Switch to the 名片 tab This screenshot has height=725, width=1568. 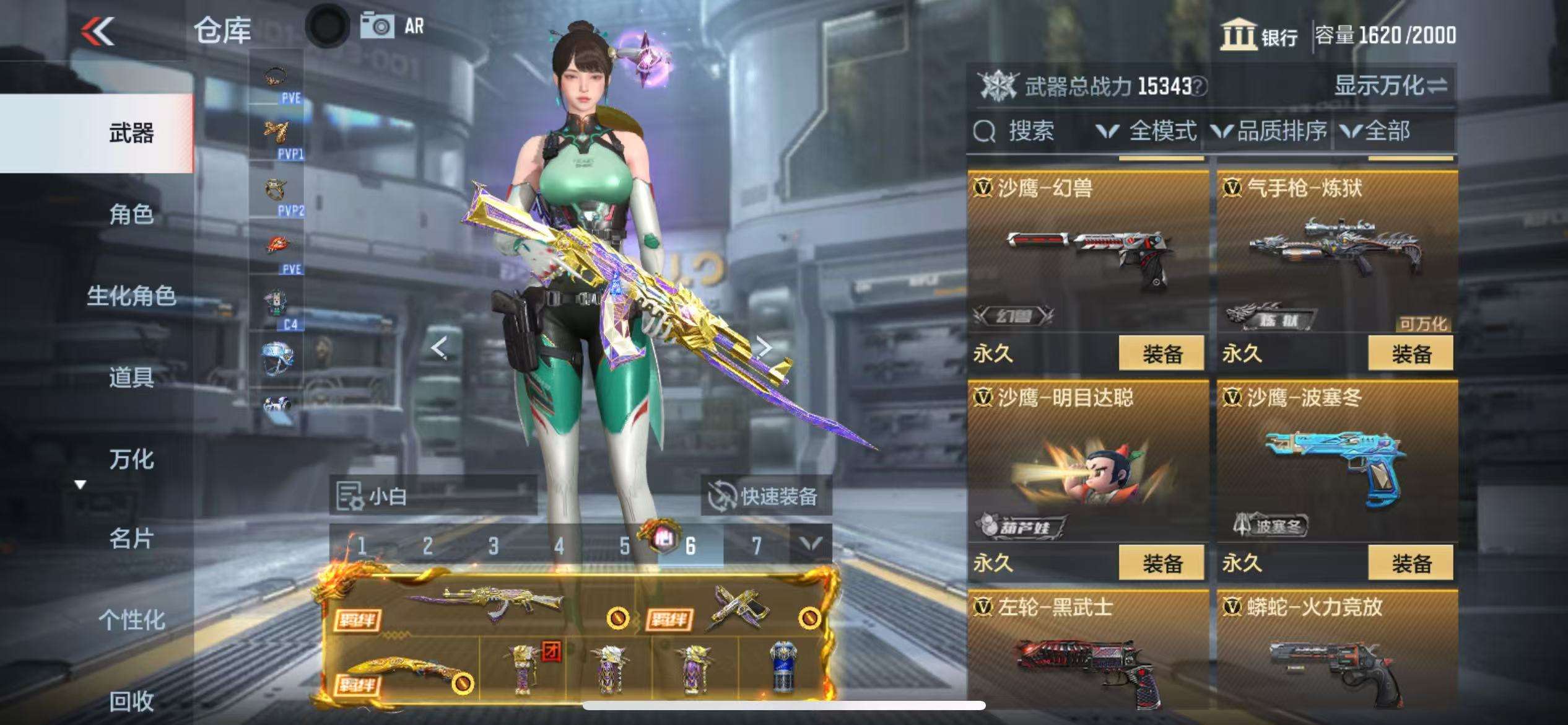[131, 538]
